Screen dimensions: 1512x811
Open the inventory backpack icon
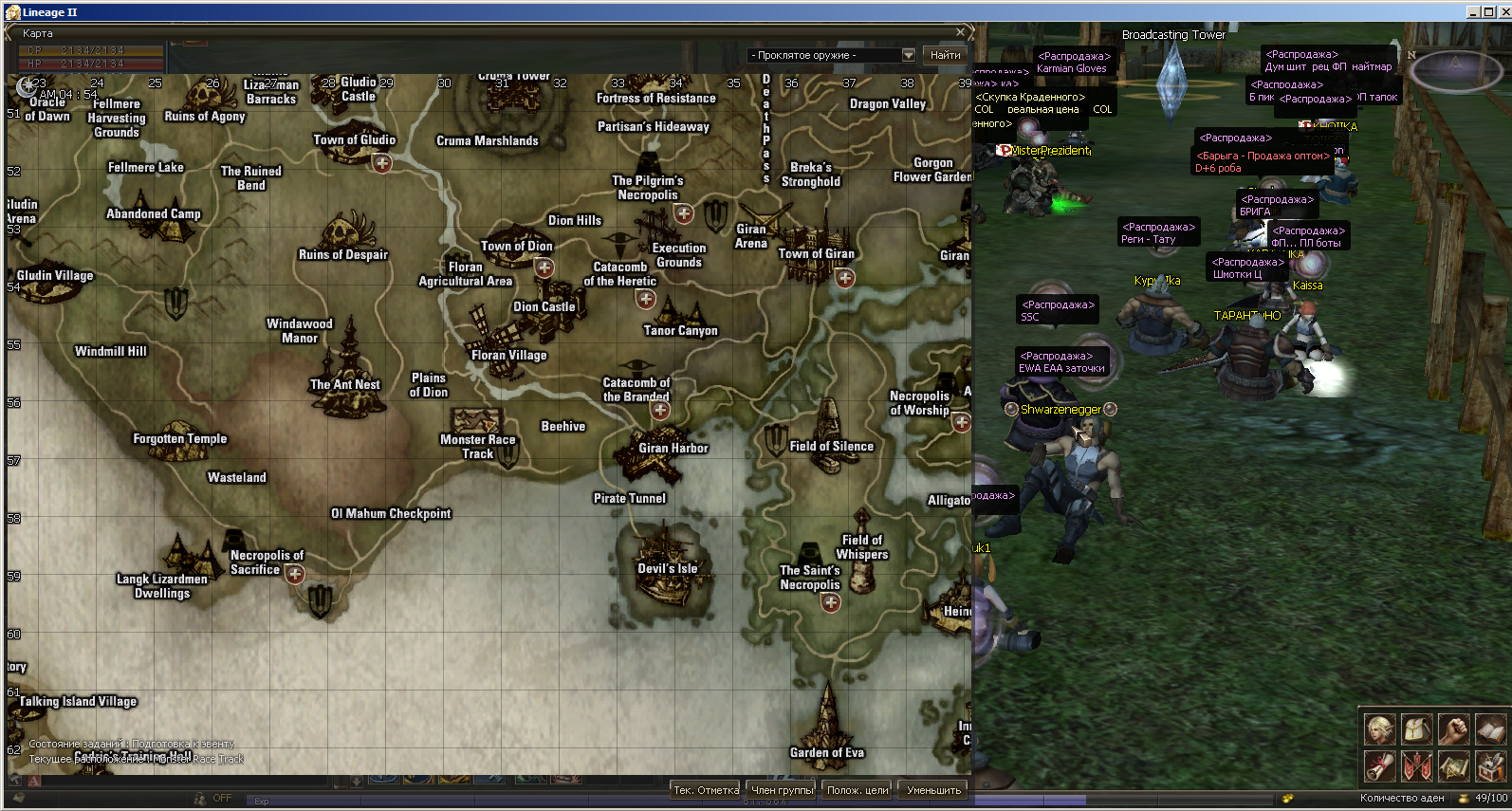[1416, 729]
